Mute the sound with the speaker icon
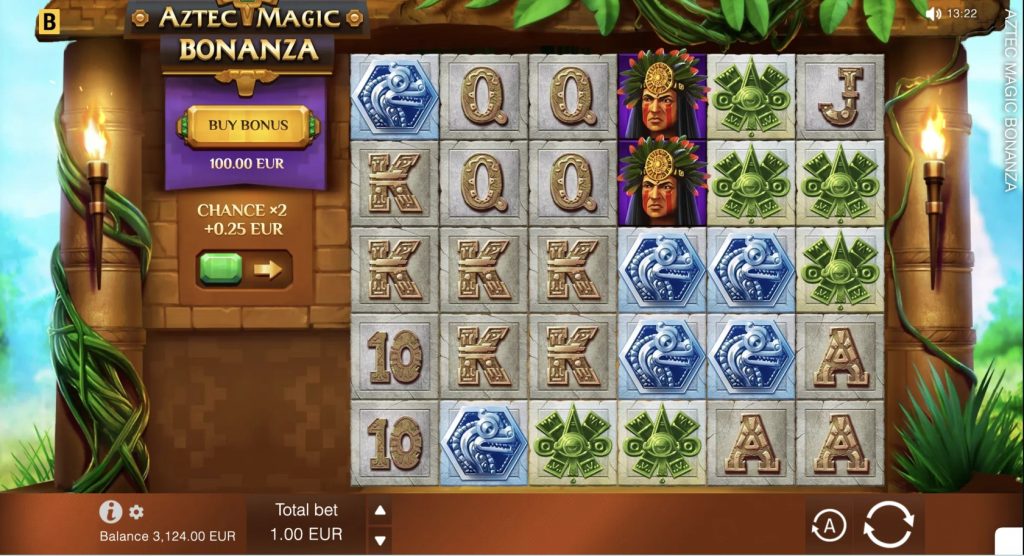 [x=933, y=14]
